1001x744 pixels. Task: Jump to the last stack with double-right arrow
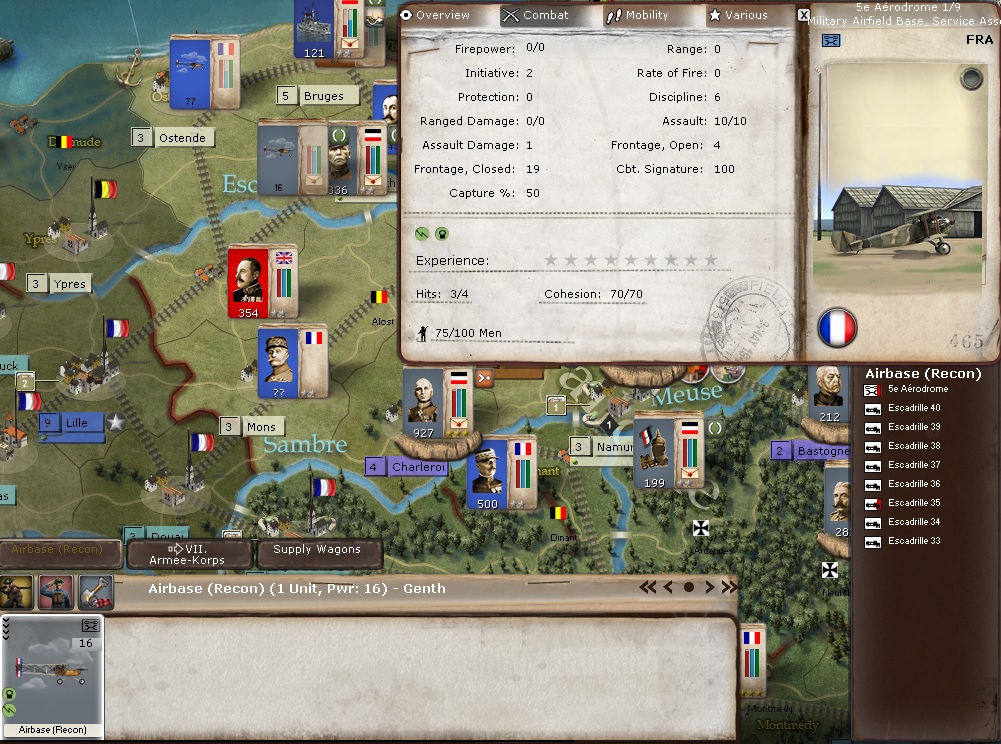[729, 587]
